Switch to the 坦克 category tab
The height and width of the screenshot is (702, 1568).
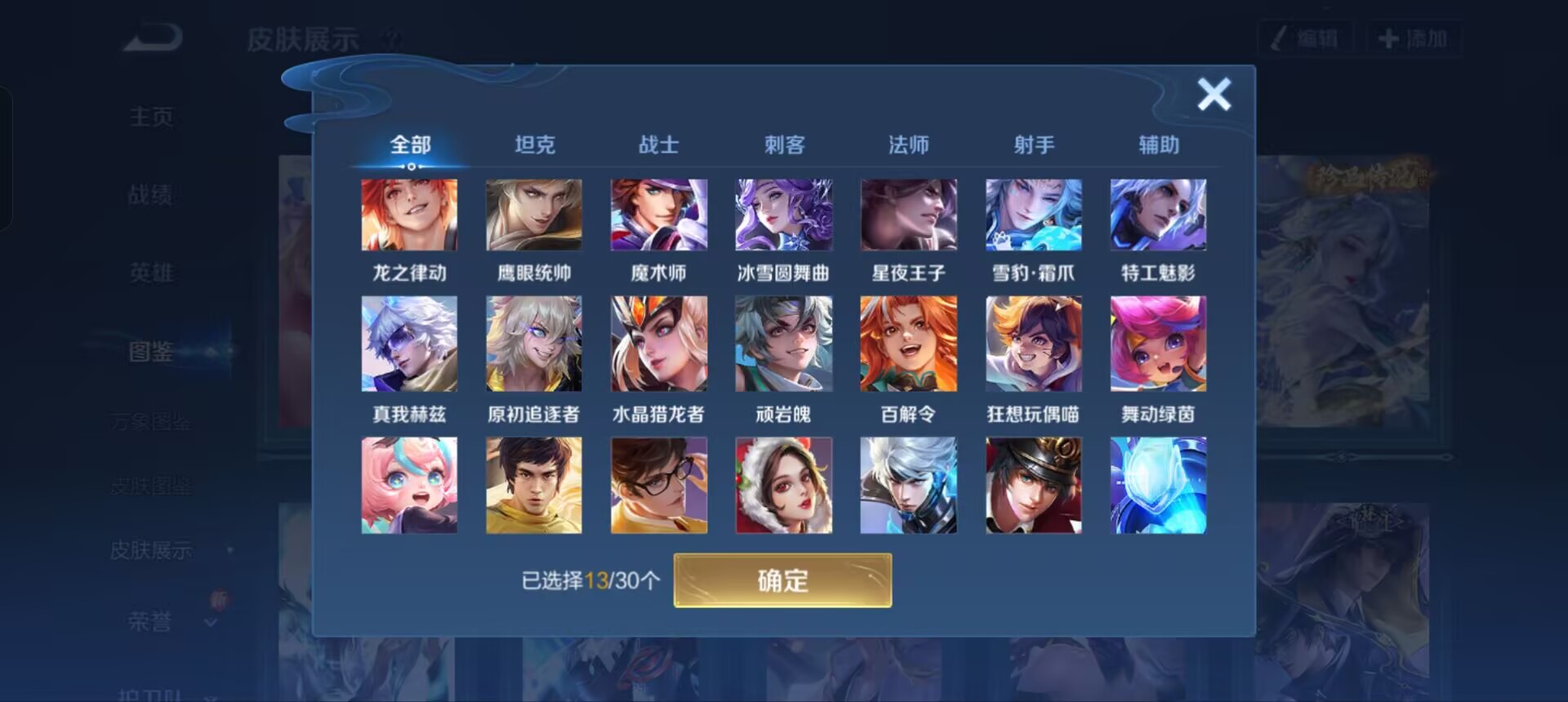tap(535, 144)
